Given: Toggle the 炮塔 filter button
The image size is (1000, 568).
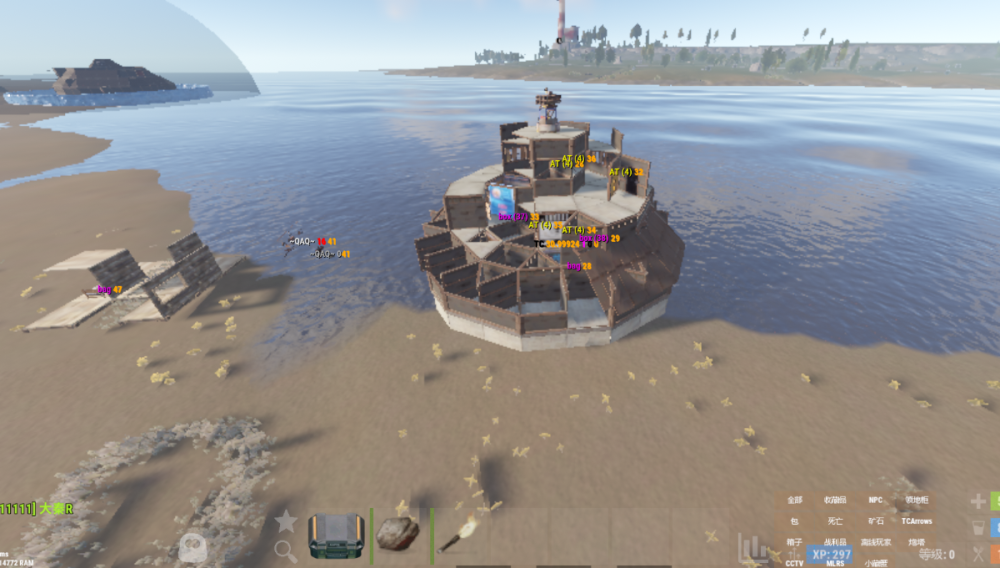Looking at the screenshot, I should [916, 542].
